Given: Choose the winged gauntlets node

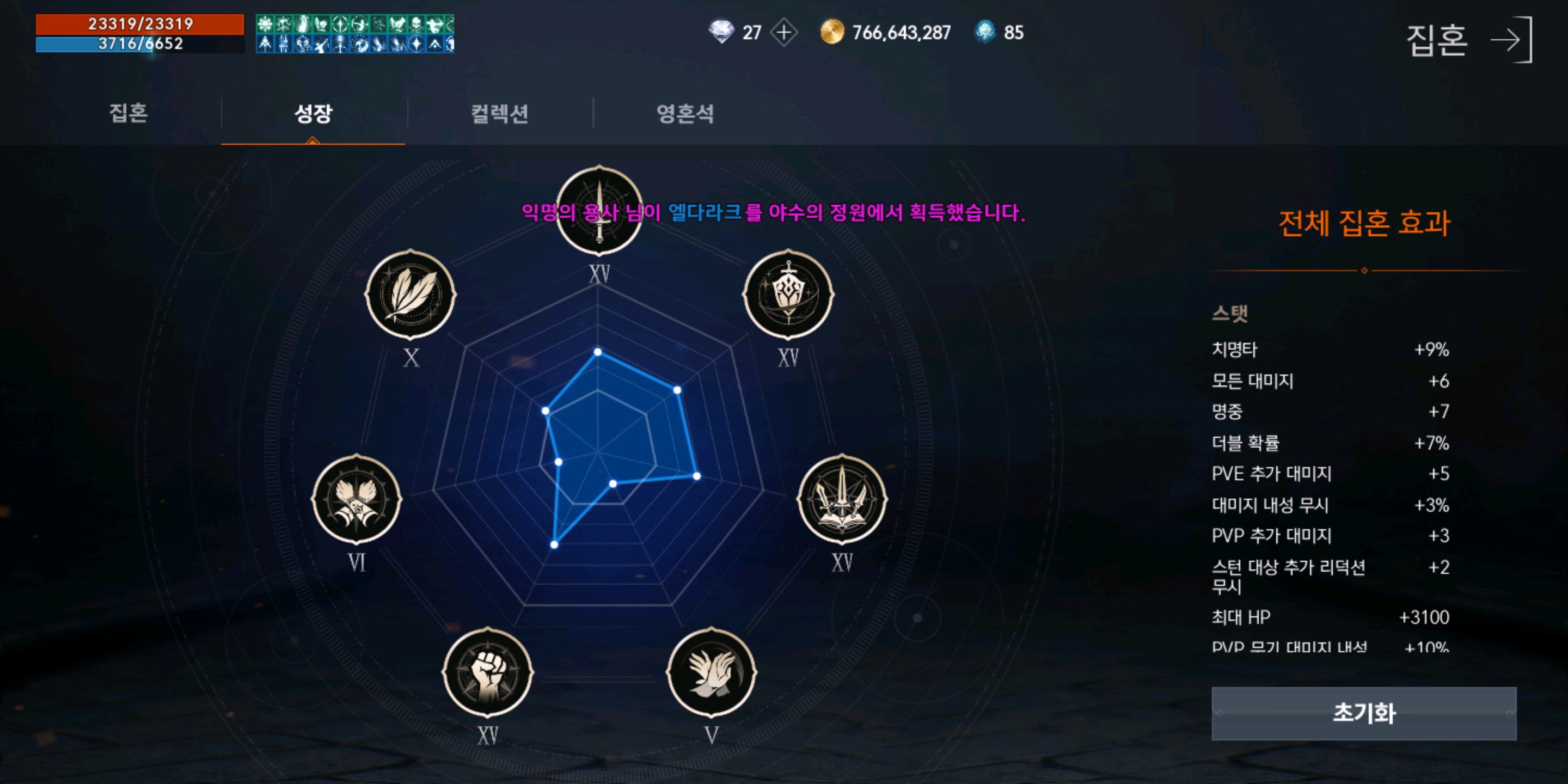Looking at the screenshot, I should 357,499.
